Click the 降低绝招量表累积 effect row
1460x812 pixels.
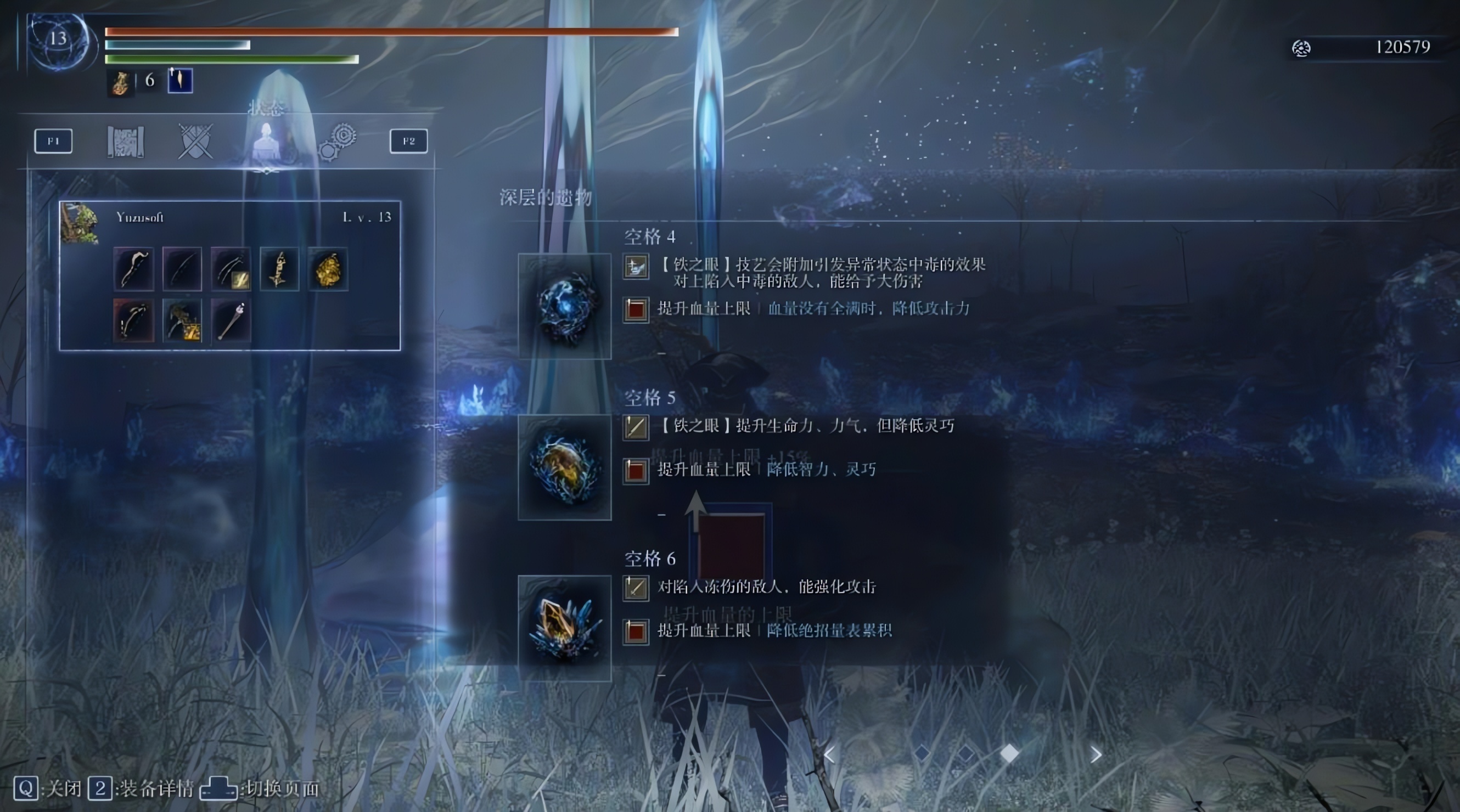[x=829, y=631]
